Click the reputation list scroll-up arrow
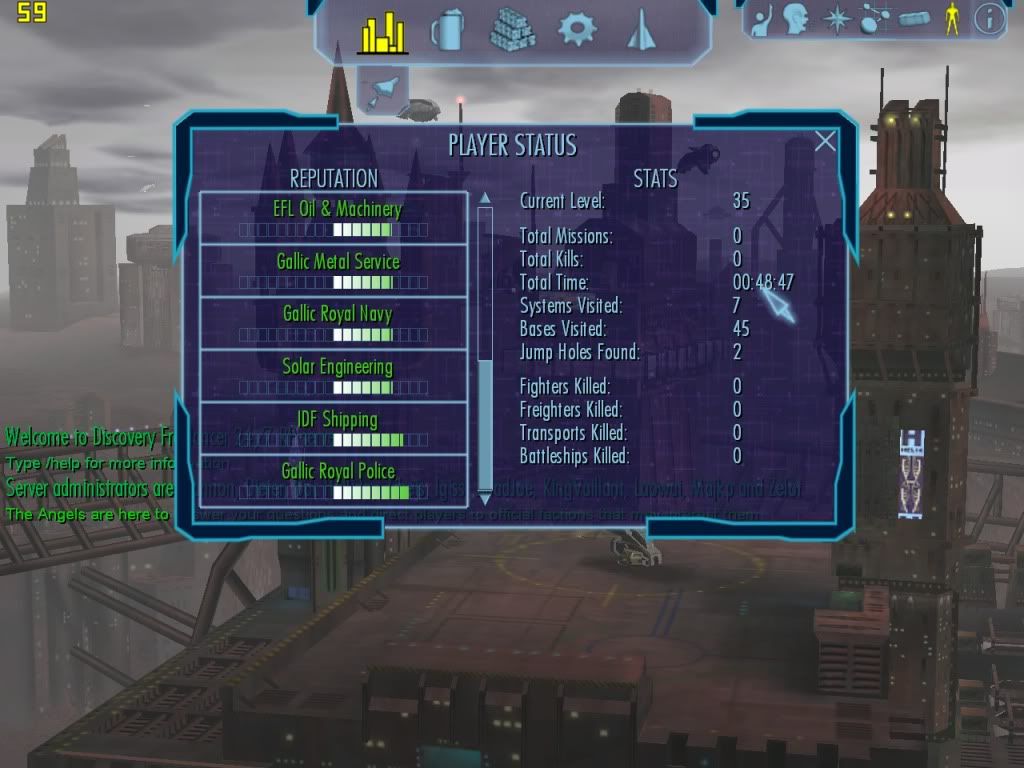1024x768 pixels. [x=485, y=198]
